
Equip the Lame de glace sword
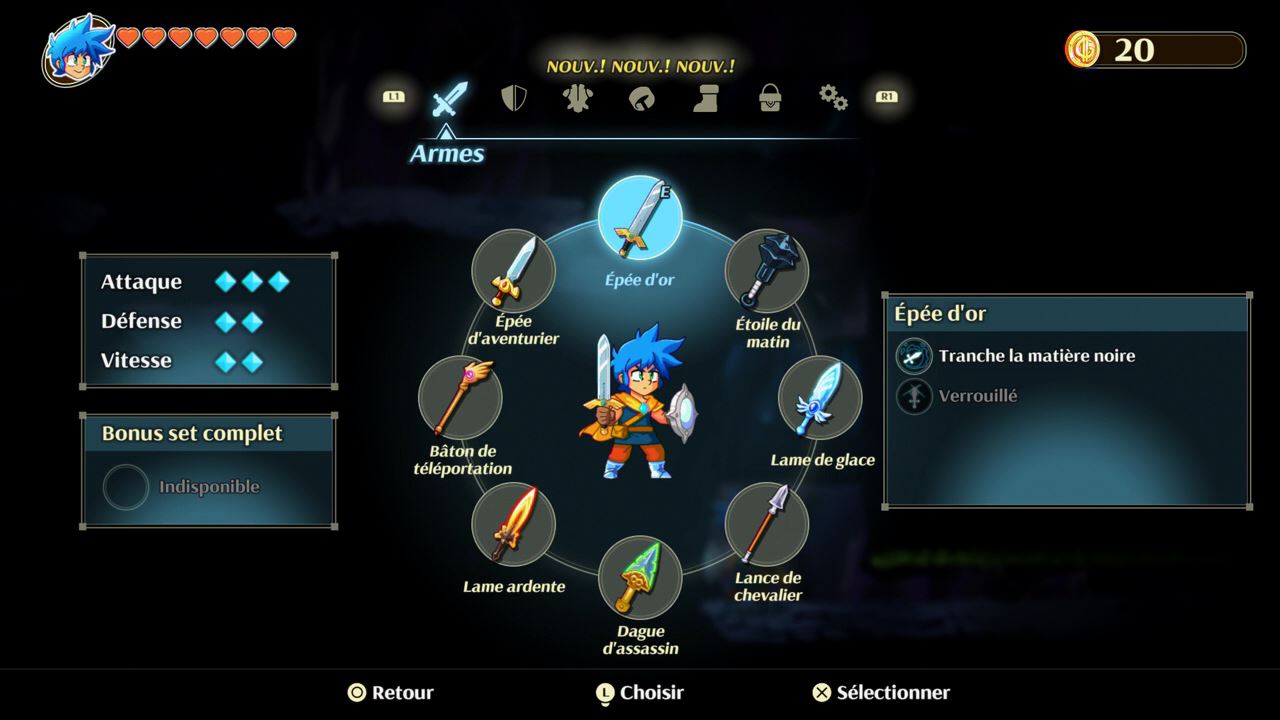pyautogui.click(x=820, y=397)
